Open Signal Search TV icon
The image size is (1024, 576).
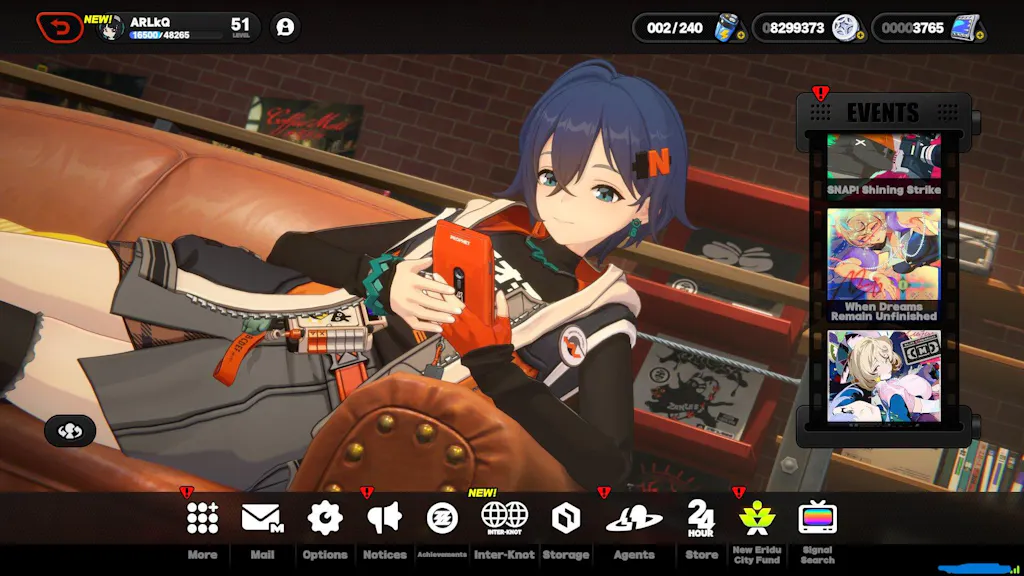tap(817, 519)
